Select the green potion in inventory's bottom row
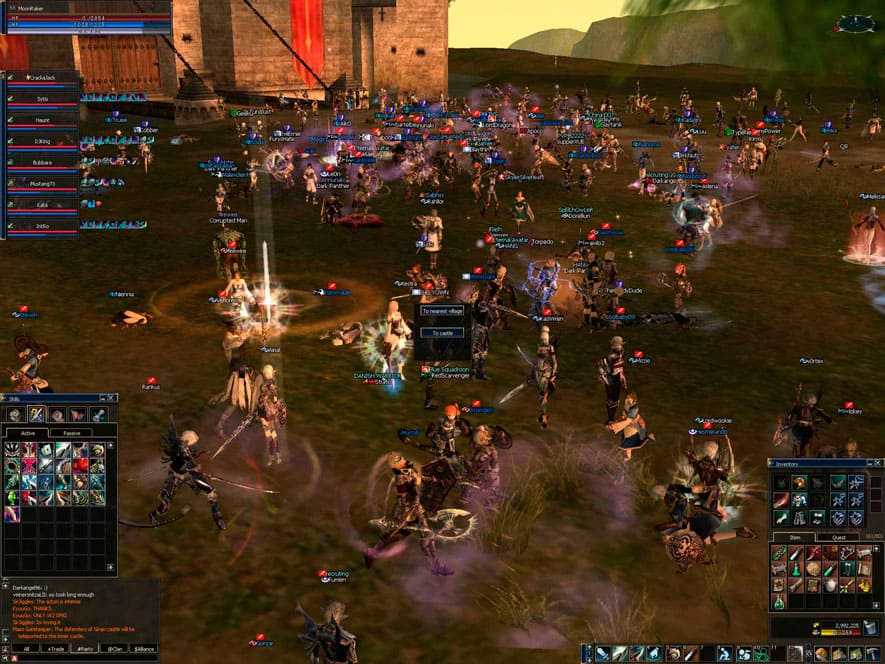Screen dimensions: 885x664 tap(779, 602)
